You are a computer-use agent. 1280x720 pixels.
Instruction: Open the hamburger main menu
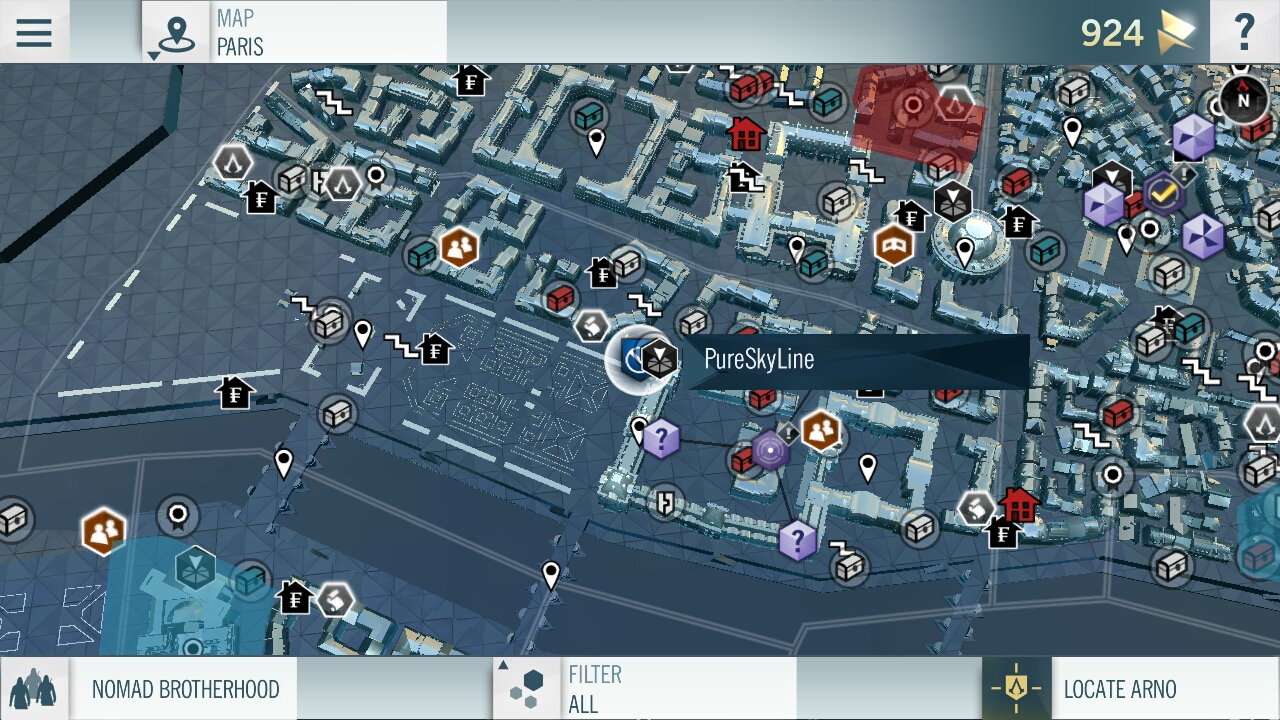[34, 32]
